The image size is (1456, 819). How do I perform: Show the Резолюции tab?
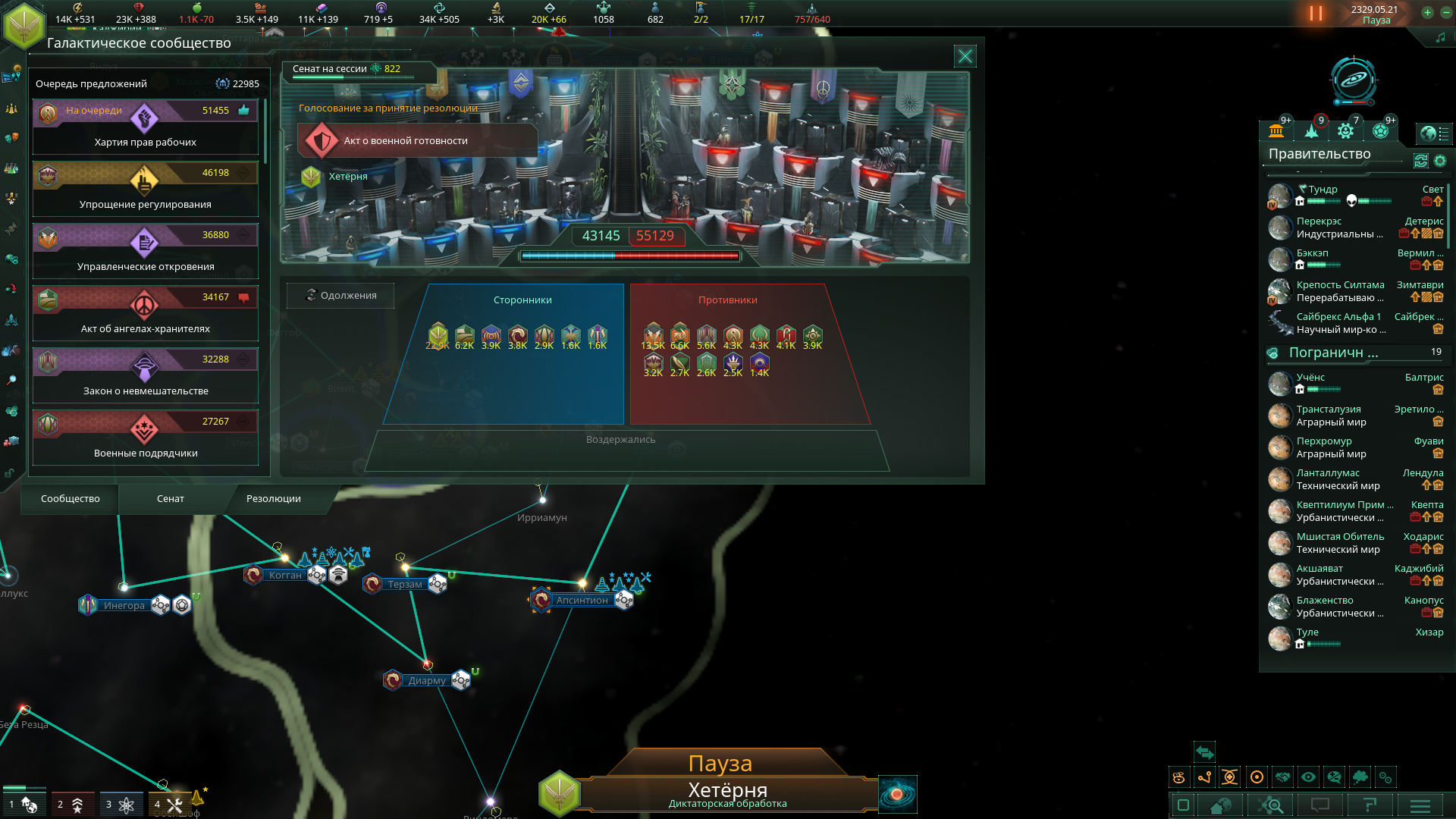tap(274, 498)
